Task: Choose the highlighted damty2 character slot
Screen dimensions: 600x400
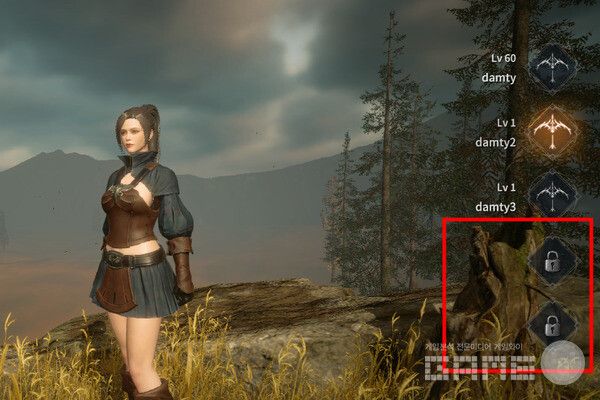Action: tap(552, 130)
